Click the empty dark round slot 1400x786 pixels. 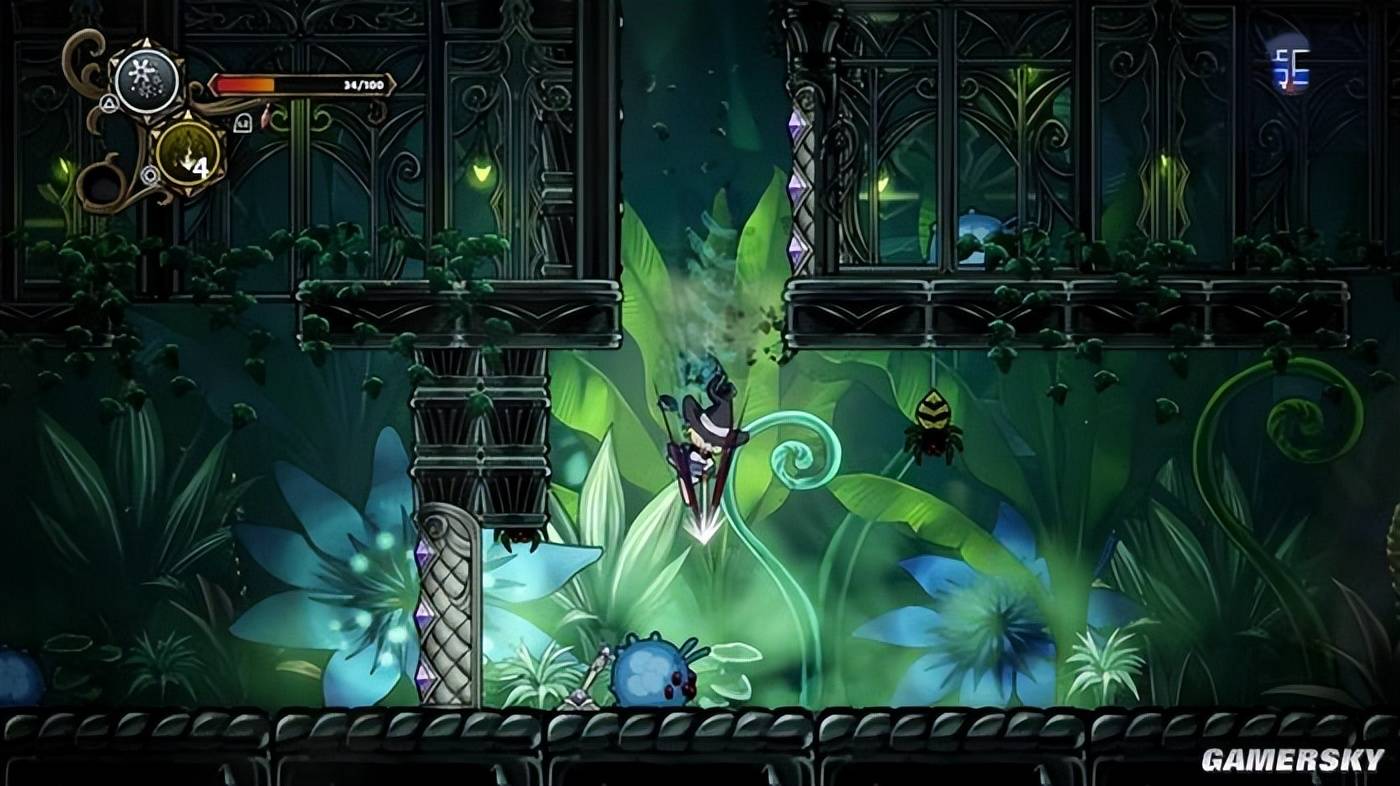click(x=102, y=185)
